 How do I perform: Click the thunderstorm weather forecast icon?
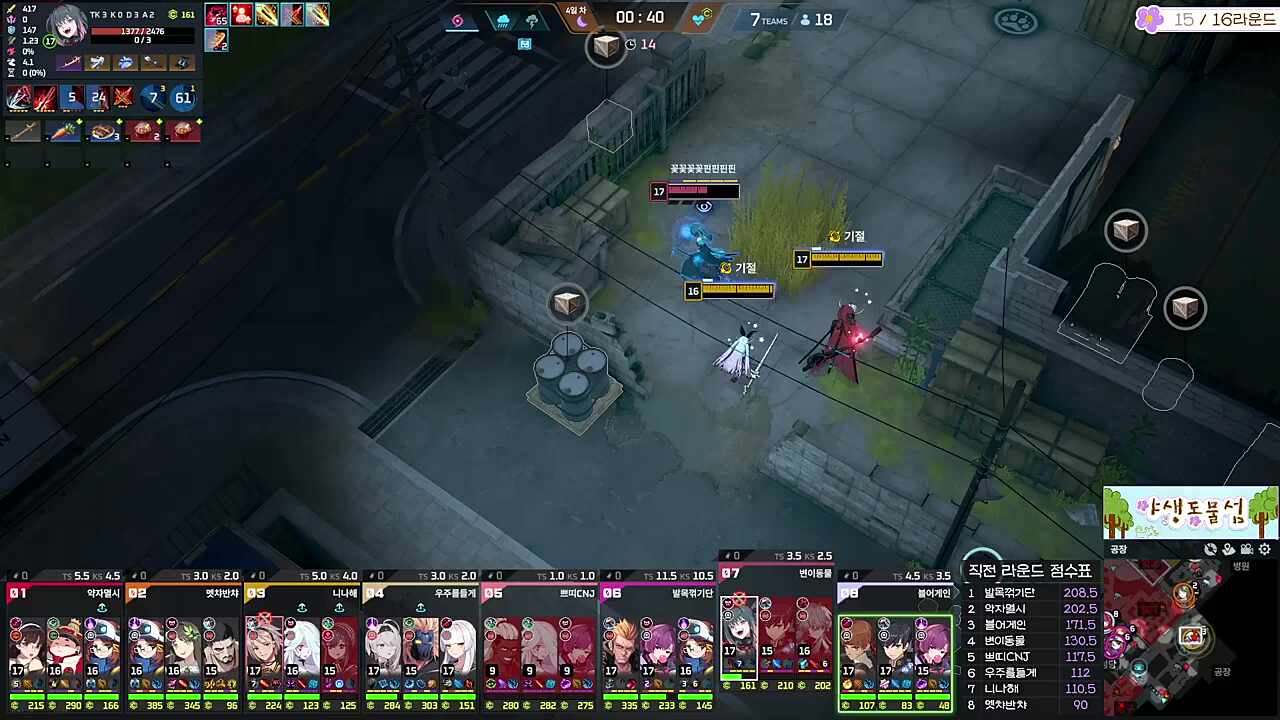[530, 20]
